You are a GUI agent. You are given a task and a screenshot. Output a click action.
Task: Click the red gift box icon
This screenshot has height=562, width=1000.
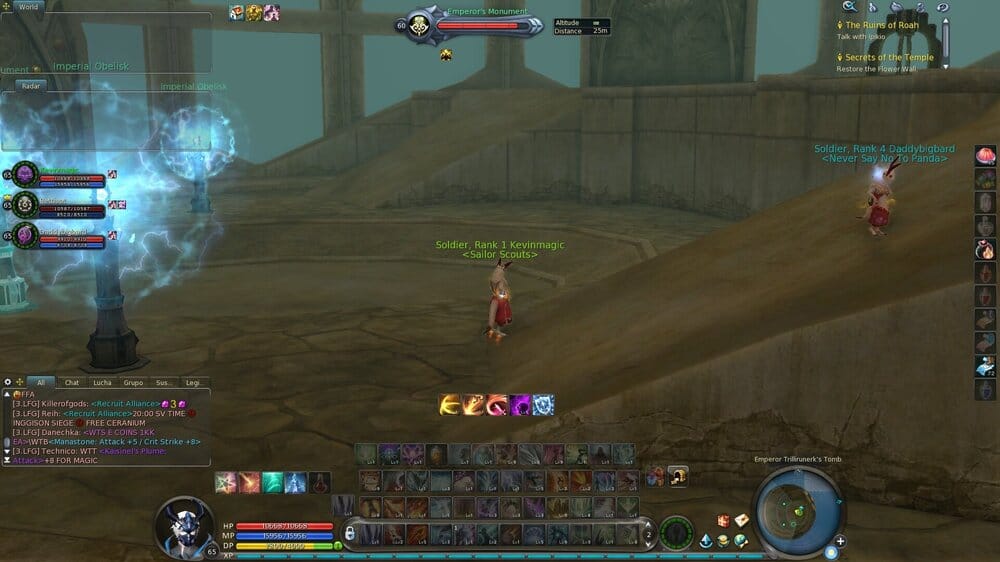(723, 521)
